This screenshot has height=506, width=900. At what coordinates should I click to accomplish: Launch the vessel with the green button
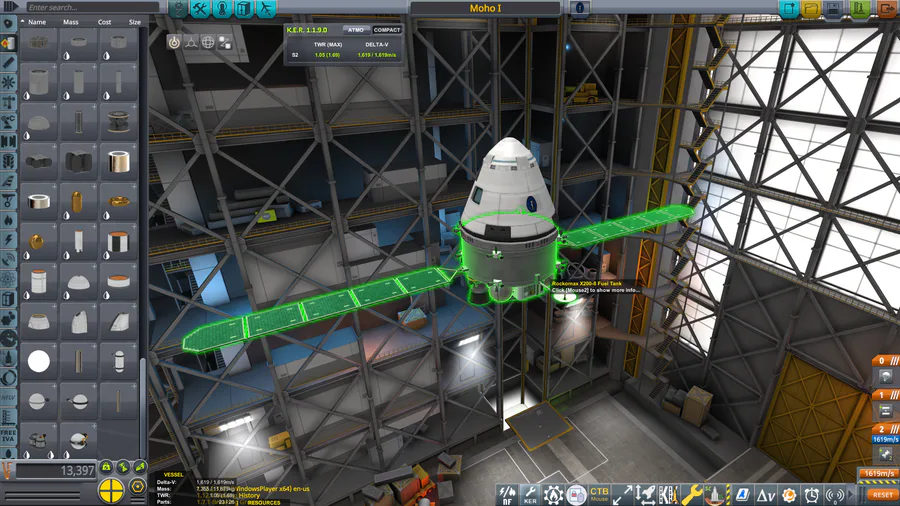click(x=860, y=9)
